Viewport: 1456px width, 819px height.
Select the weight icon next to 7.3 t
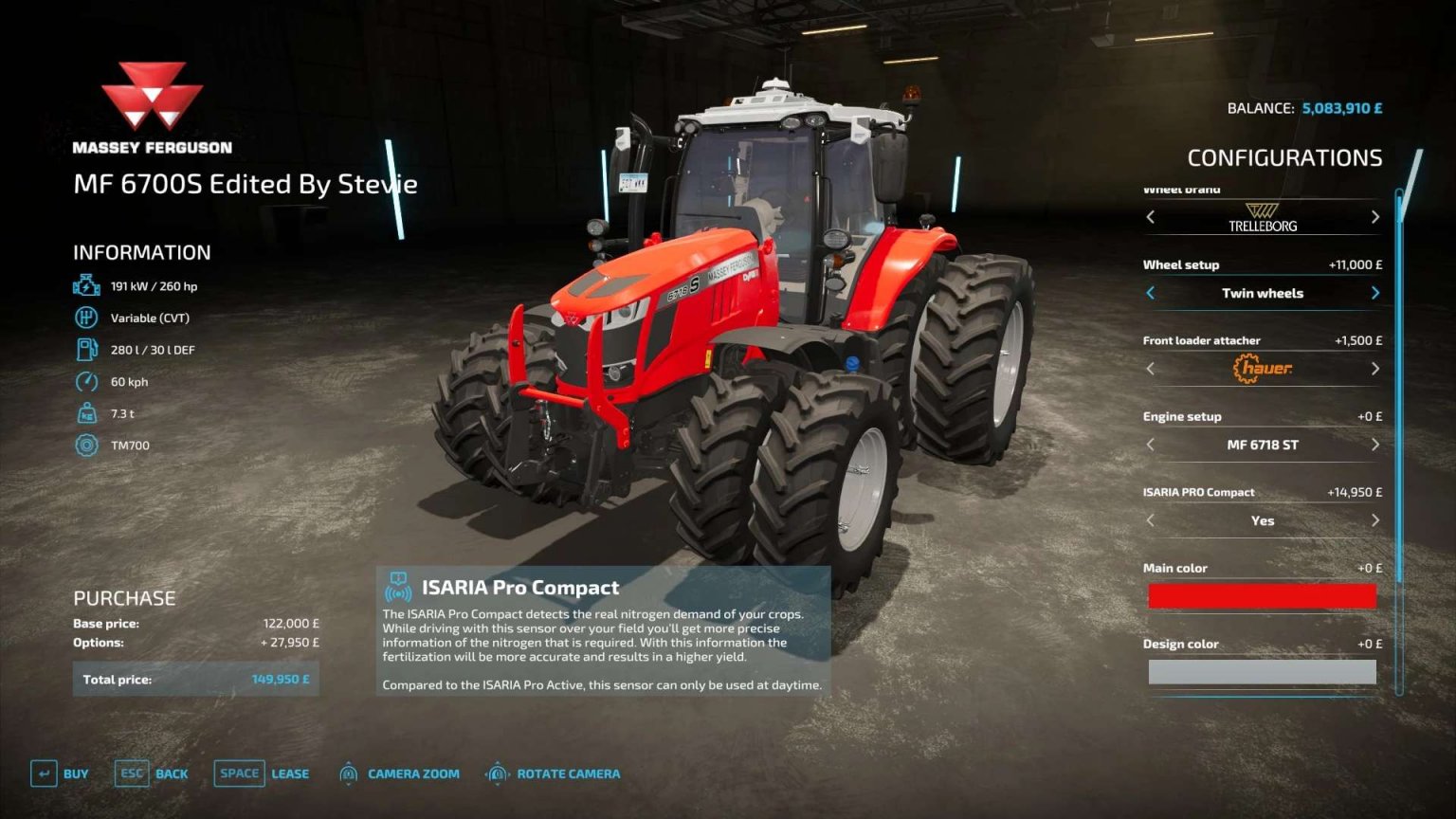click(86, 413)
